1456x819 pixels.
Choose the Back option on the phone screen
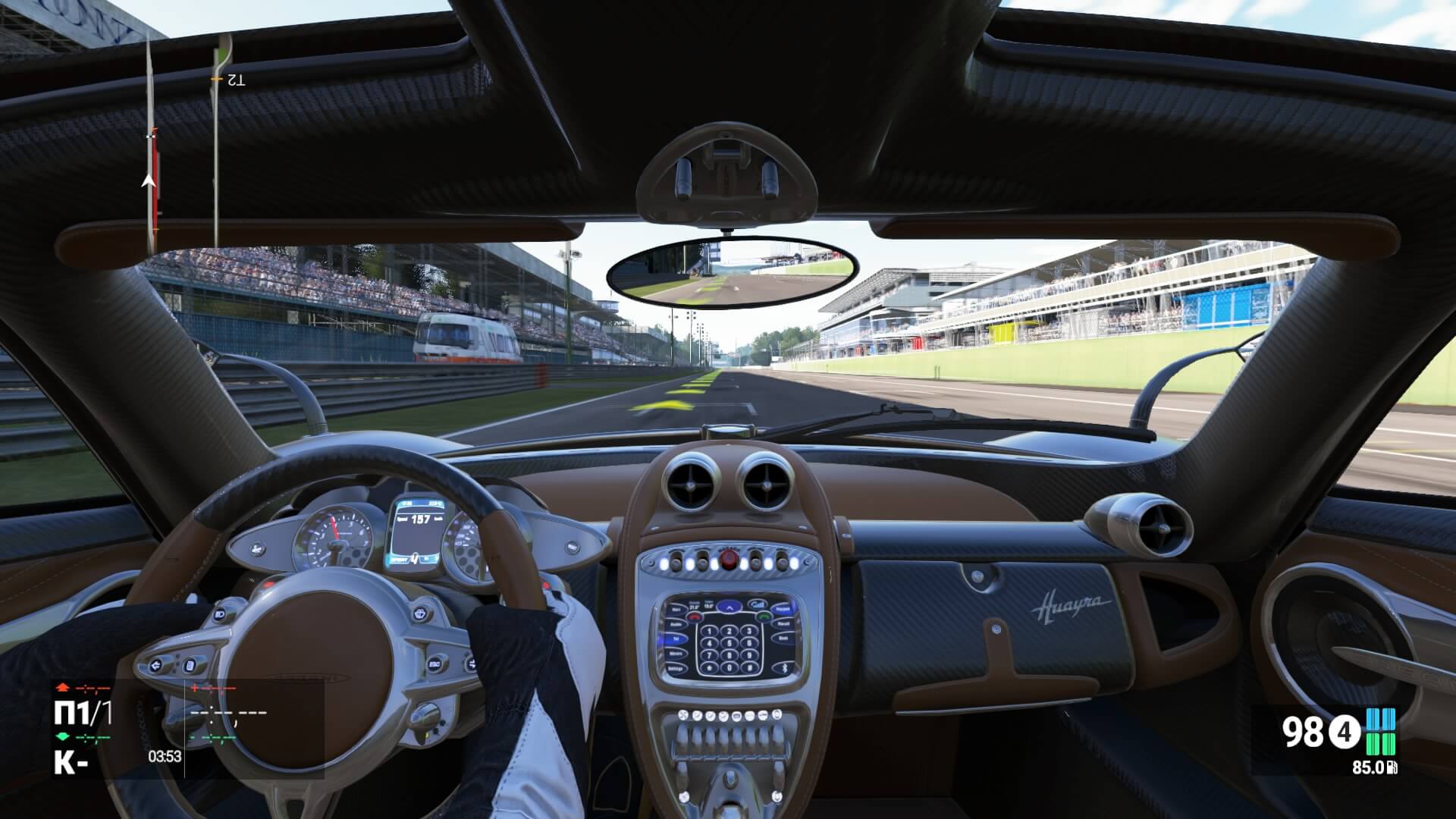tap(782, 638)
